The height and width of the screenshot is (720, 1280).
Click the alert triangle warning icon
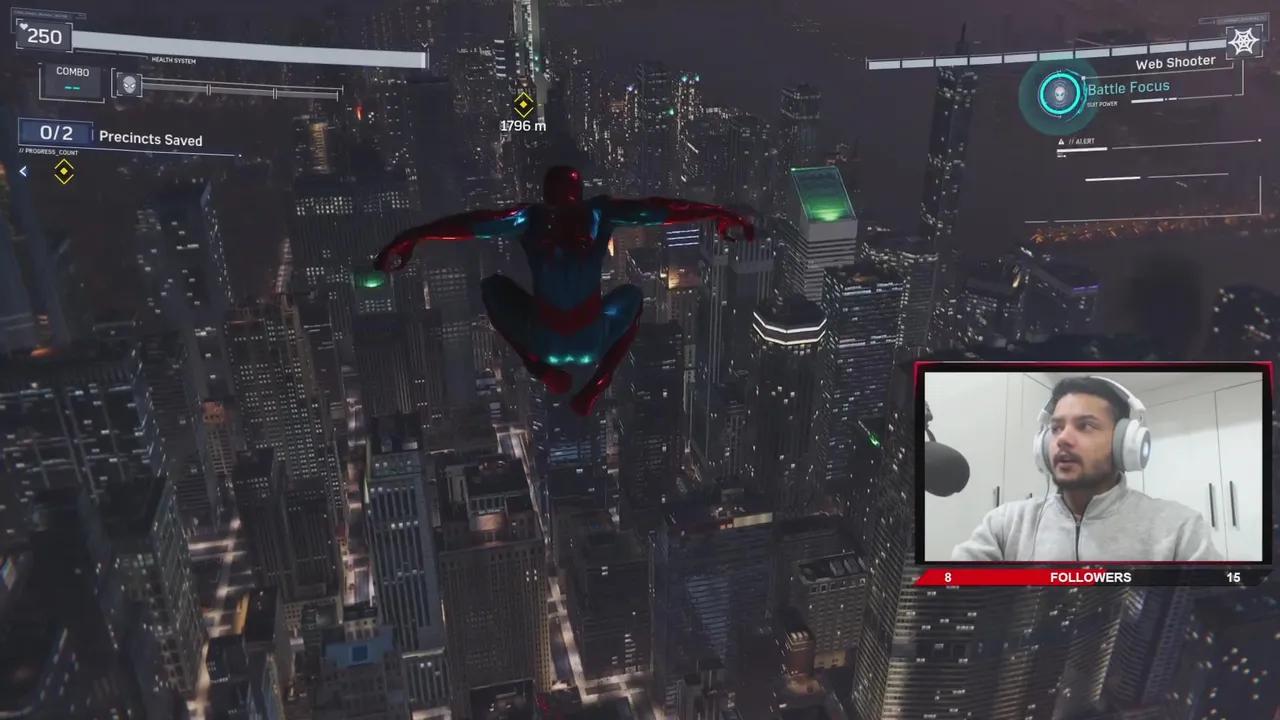click(1060, 141)
